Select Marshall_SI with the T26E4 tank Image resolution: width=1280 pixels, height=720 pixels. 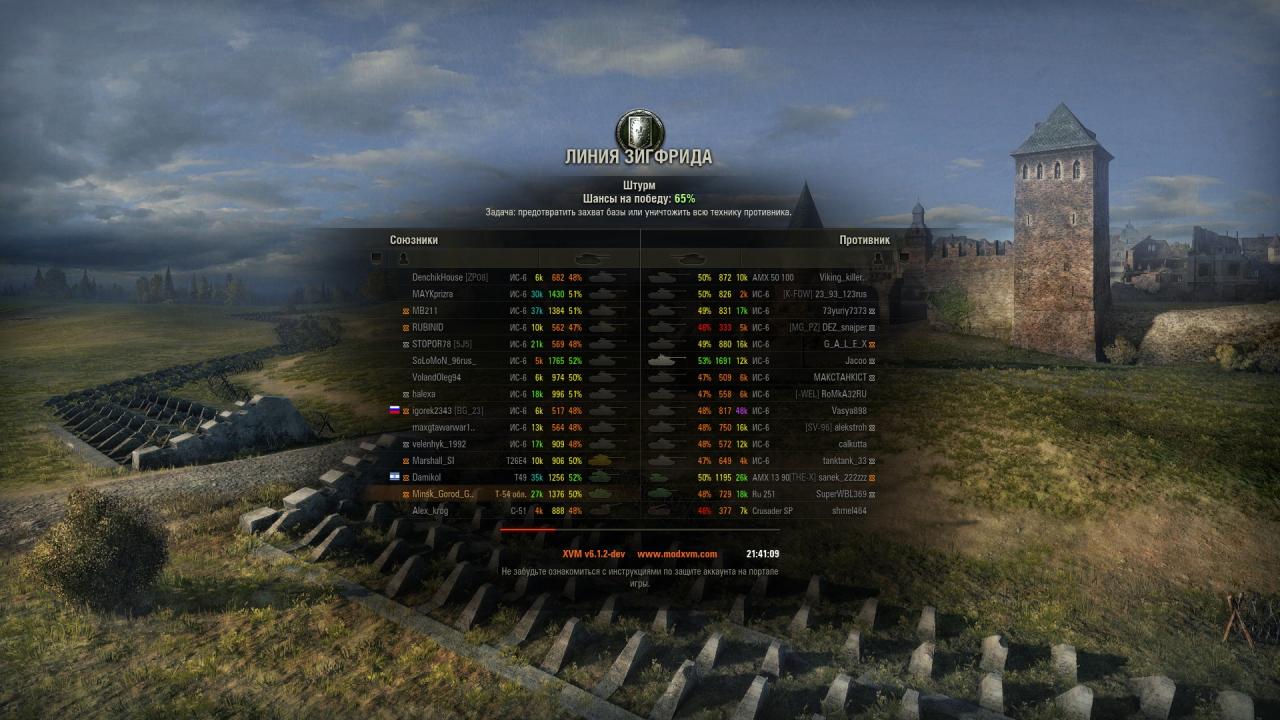(433, 461)
